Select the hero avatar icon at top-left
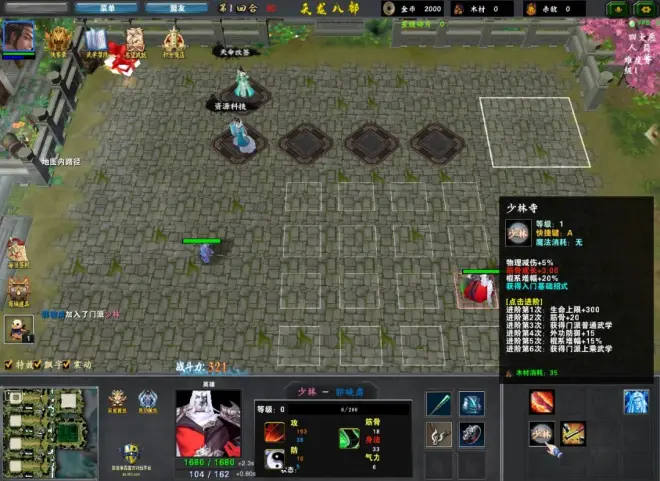 click(x=17, y=37)
